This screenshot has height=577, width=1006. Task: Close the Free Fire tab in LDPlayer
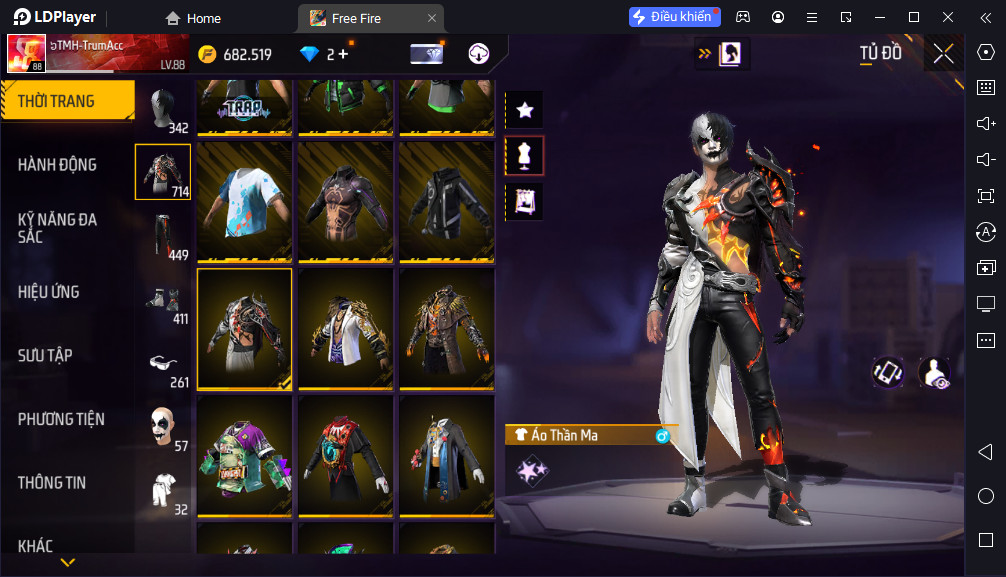point(431,18)
